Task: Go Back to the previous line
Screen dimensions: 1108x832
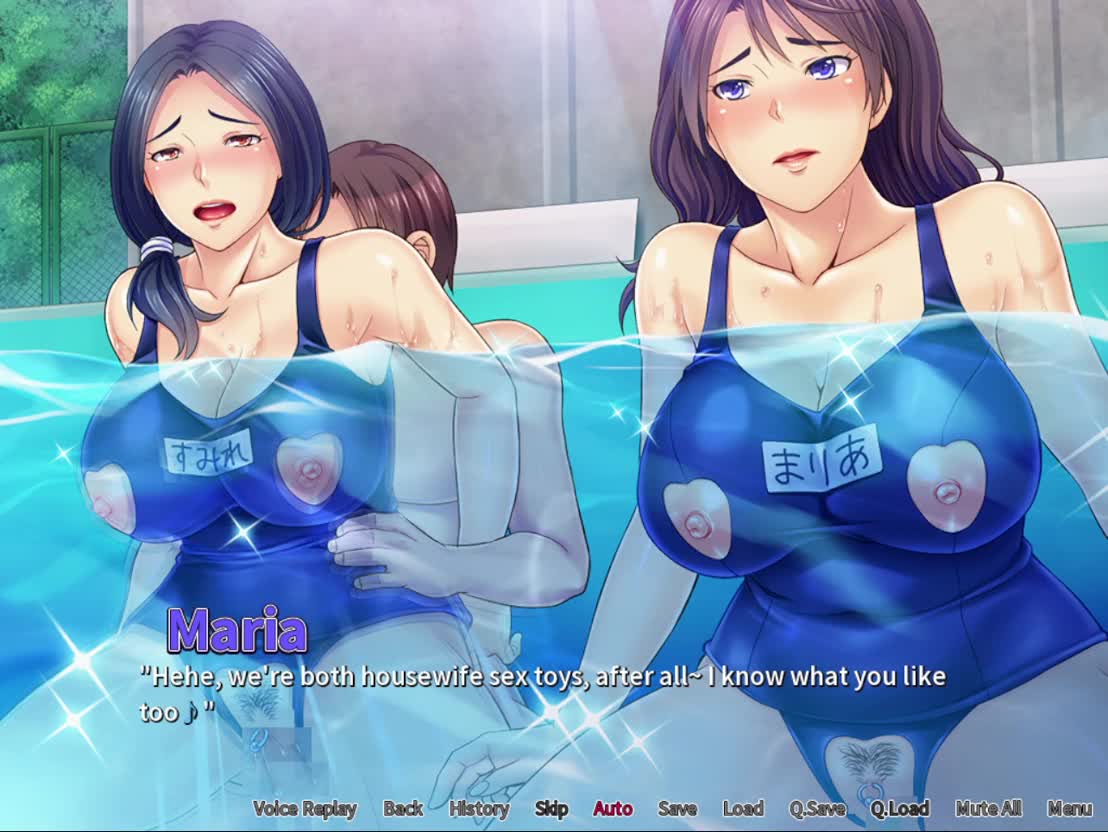Action: (403, 809)
